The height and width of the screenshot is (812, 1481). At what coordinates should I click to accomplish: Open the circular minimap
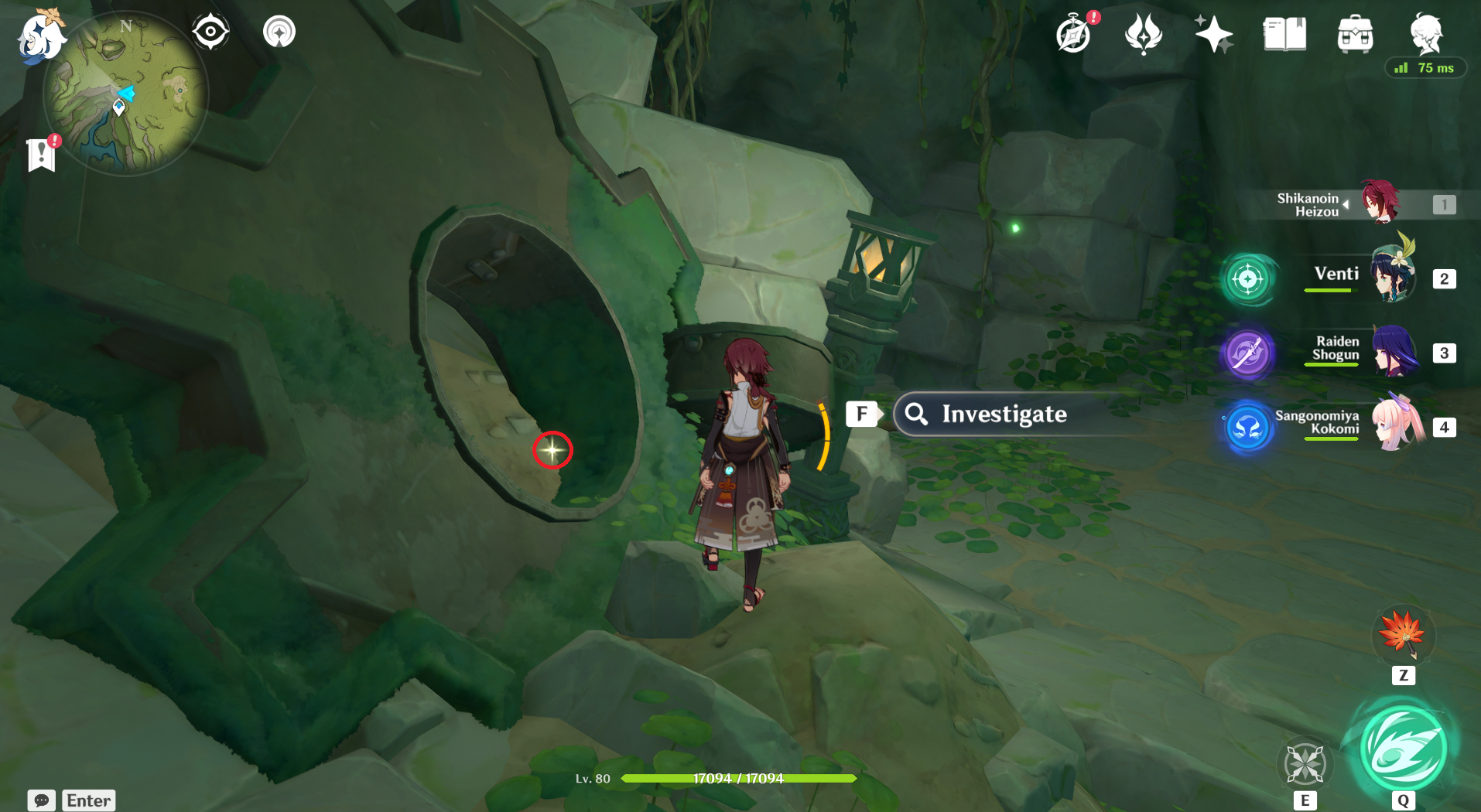pyautogui.click(x=126, y=95)
